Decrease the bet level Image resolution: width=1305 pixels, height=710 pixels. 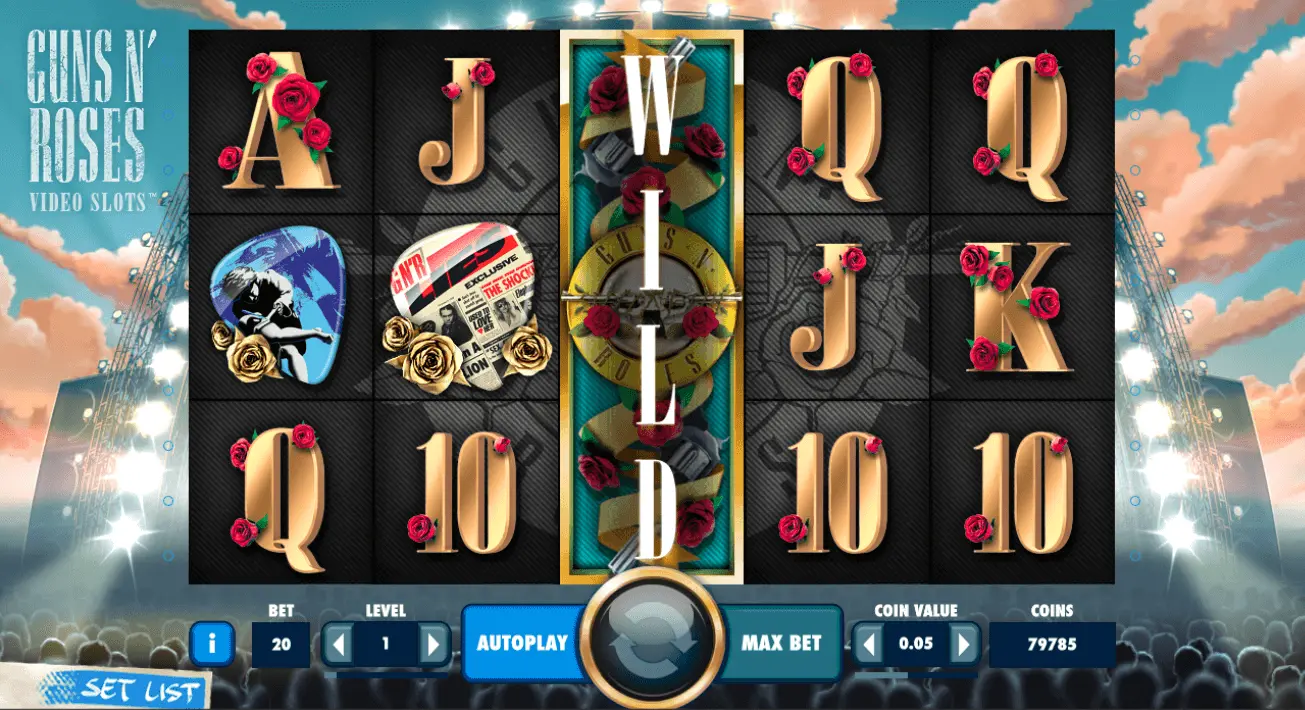pyautogui.click(x=339, y=644)
